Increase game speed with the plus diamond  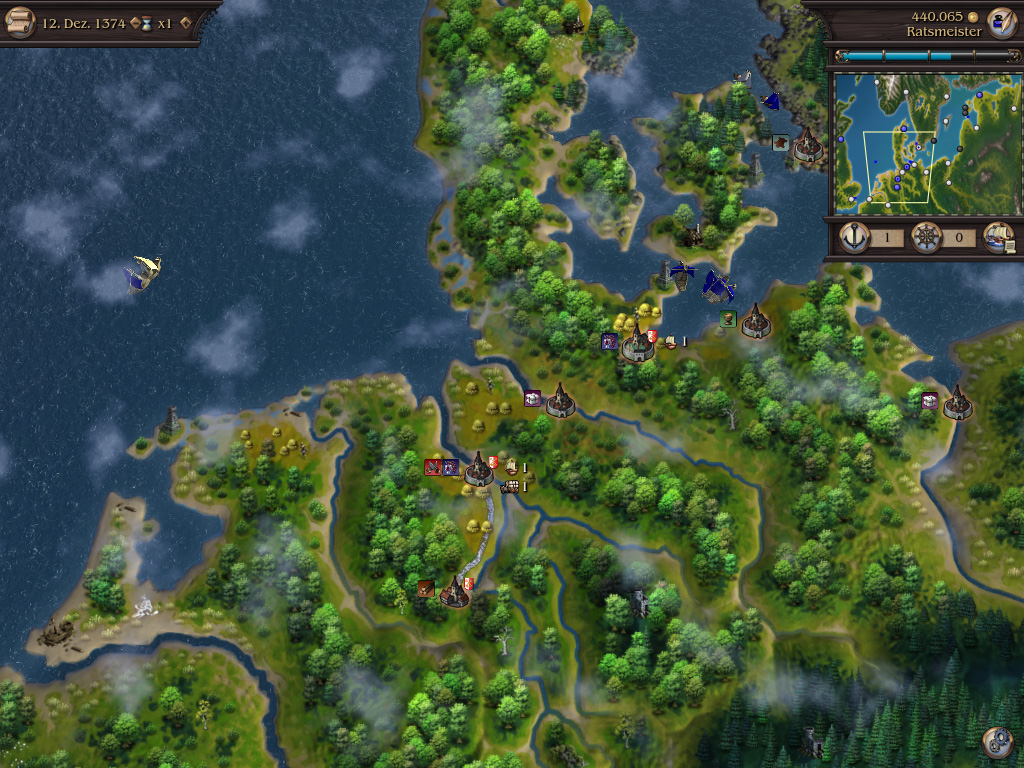coord(185,22)
